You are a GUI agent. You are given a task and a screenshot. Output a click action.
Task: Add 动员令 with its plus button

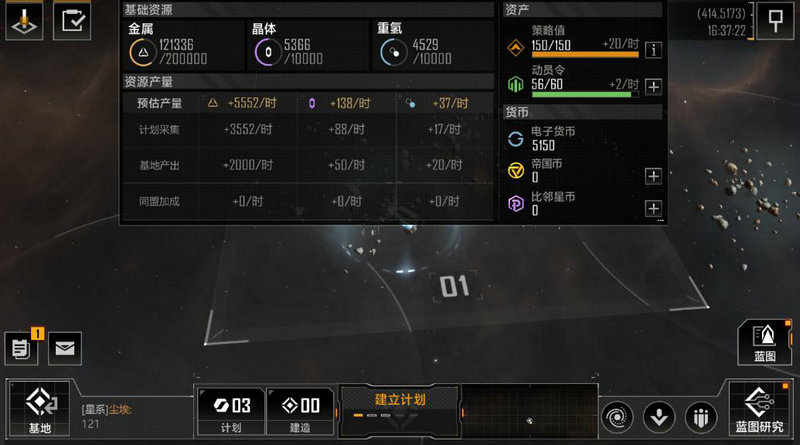[x=653, y=86]
